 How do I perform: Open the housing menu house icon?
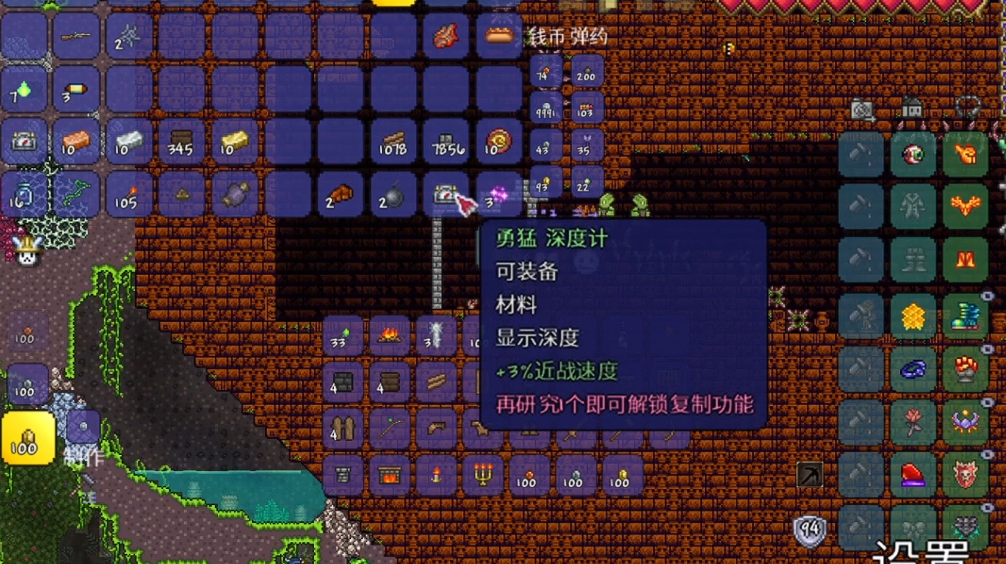click(911, 107)
